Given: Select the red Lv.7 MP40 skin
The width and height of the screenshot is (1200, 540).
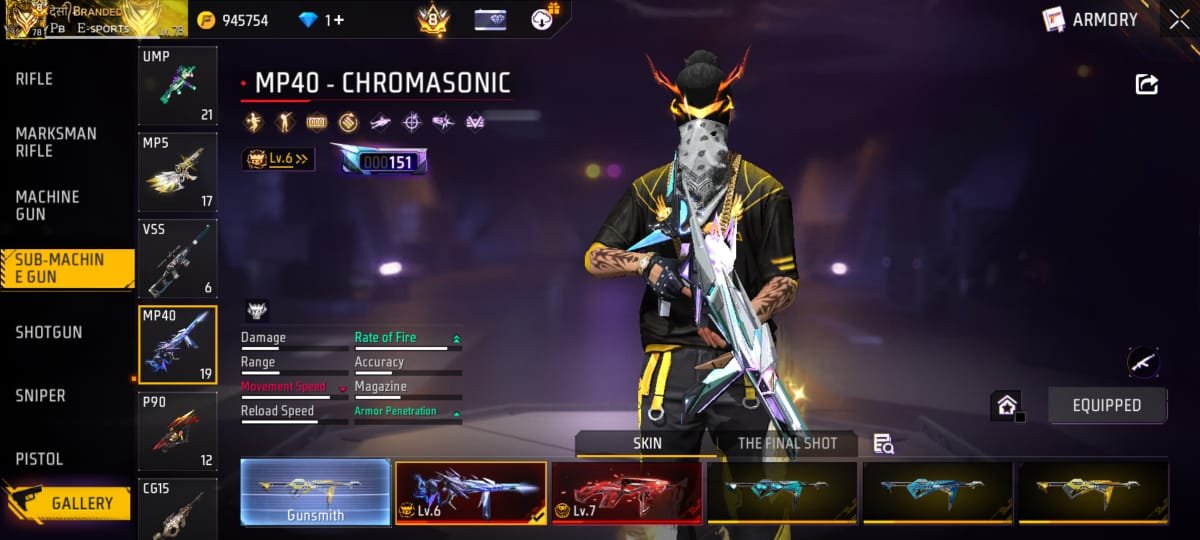Looking at the screenshot, I should pos(626,493).
